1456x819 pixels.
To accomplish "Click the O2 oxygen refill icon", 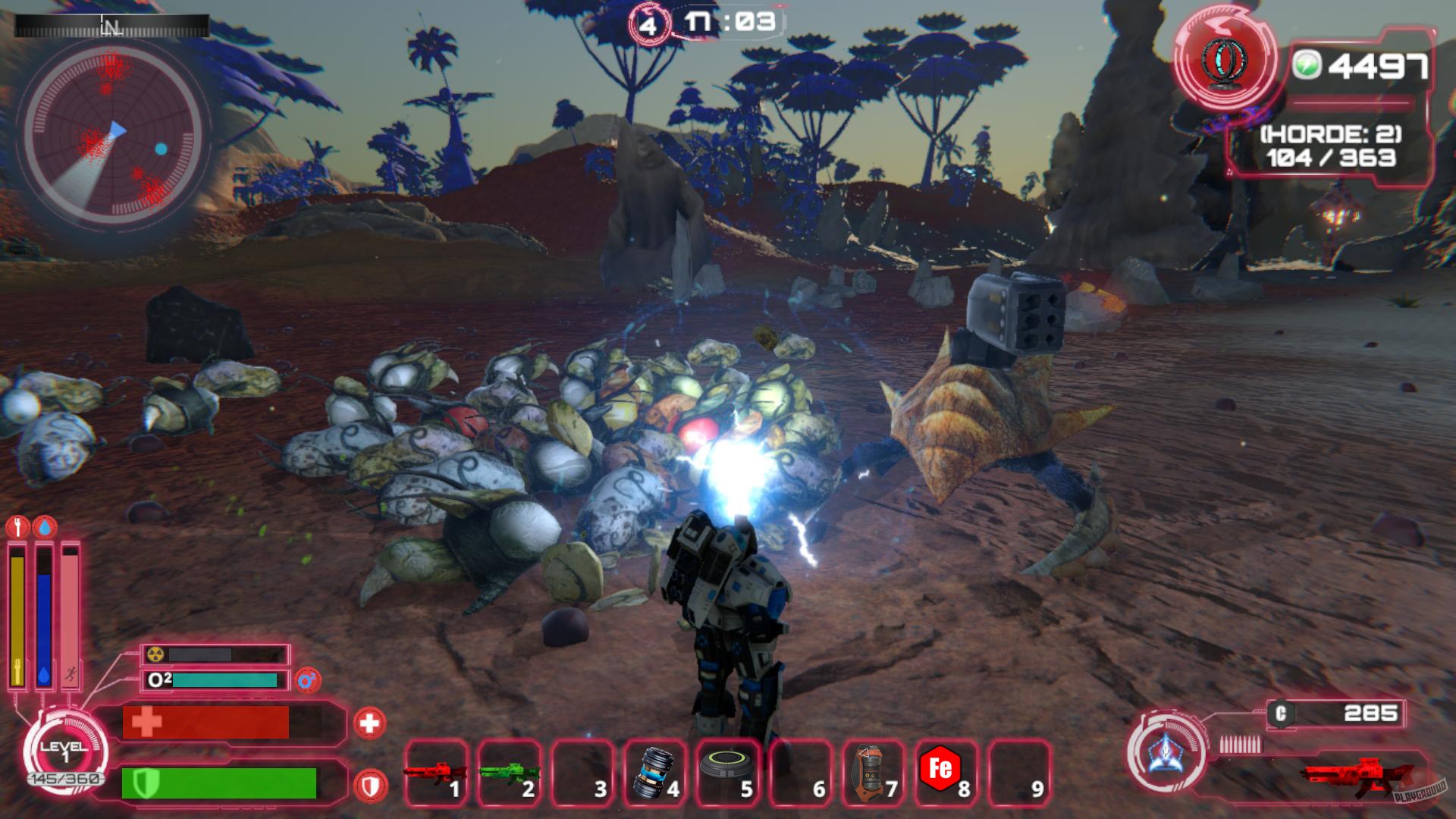I will [308, 680].
